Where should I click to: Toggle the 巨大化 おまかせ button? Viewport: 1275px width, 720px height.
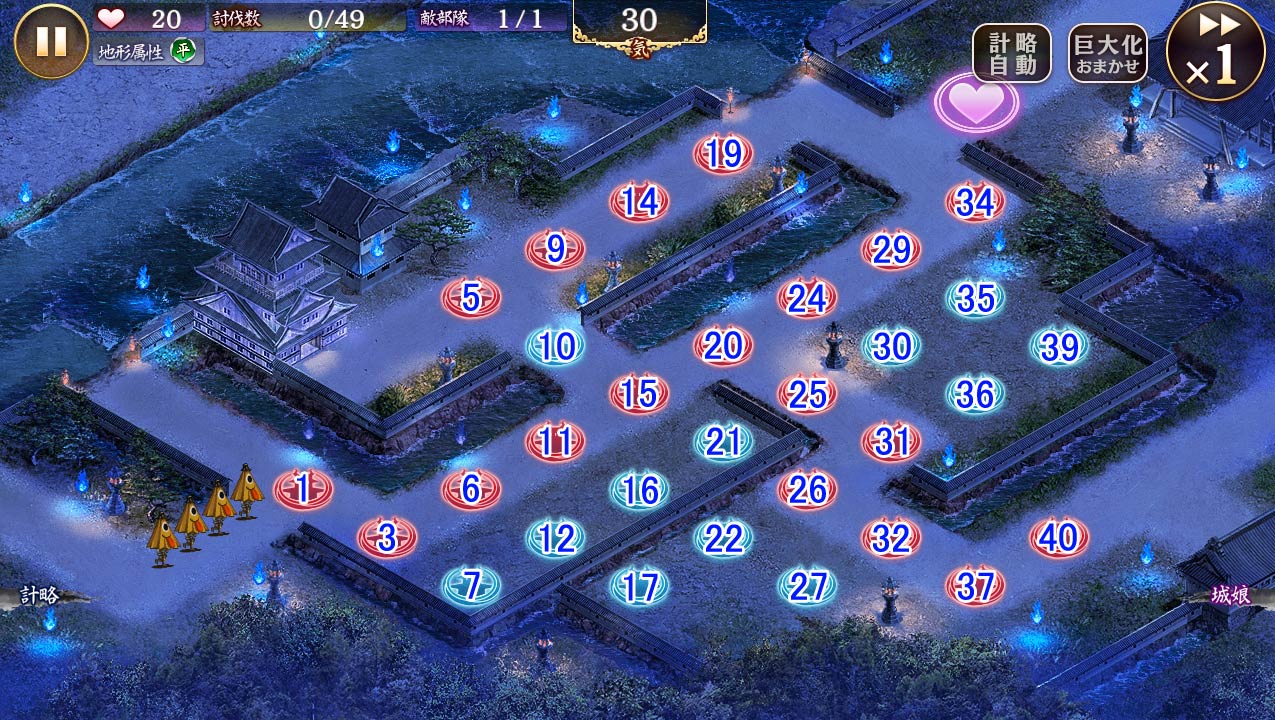point(1107,53)
